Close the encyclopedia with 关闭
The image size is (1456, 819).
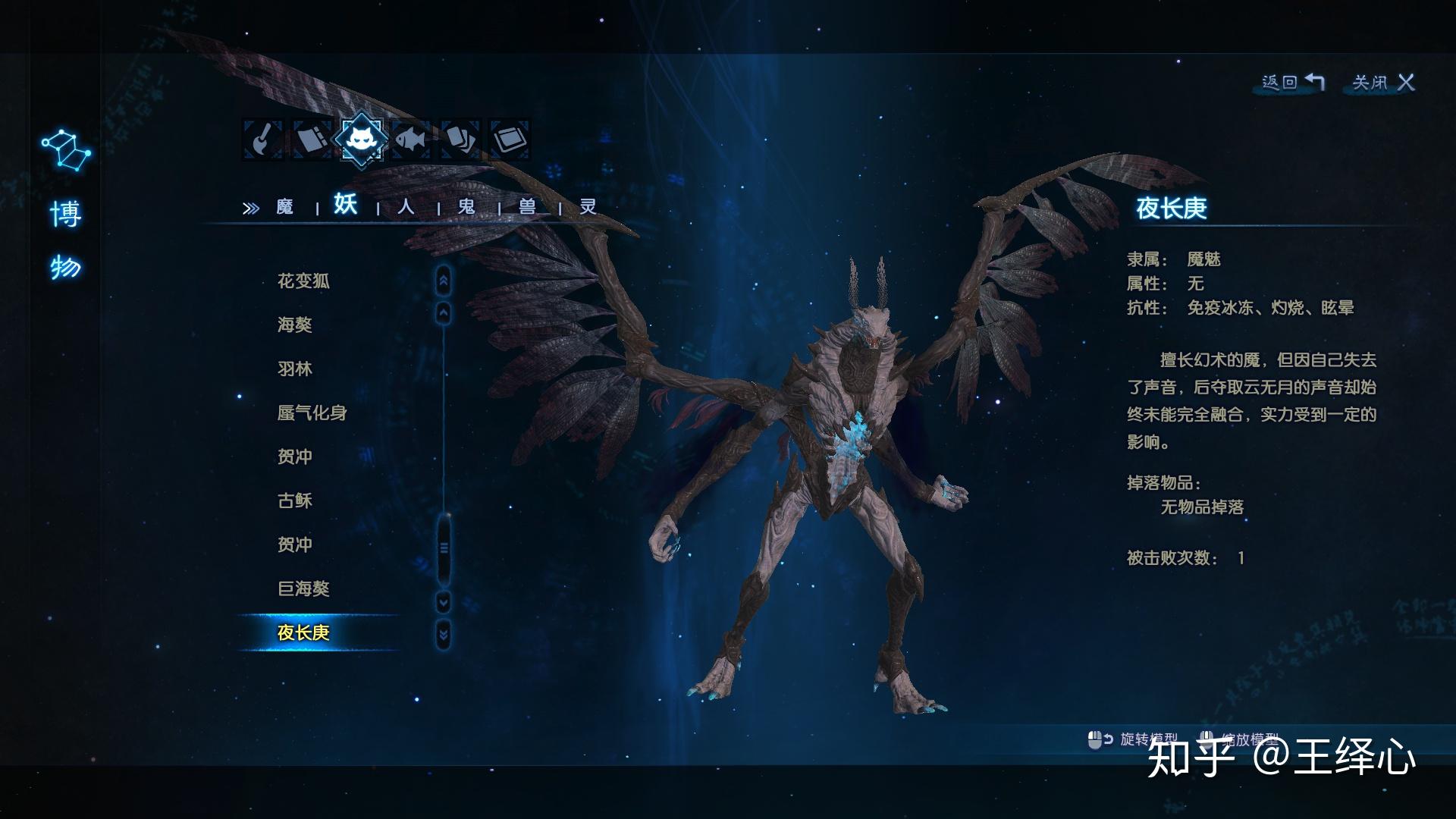tap(1383, 82)
